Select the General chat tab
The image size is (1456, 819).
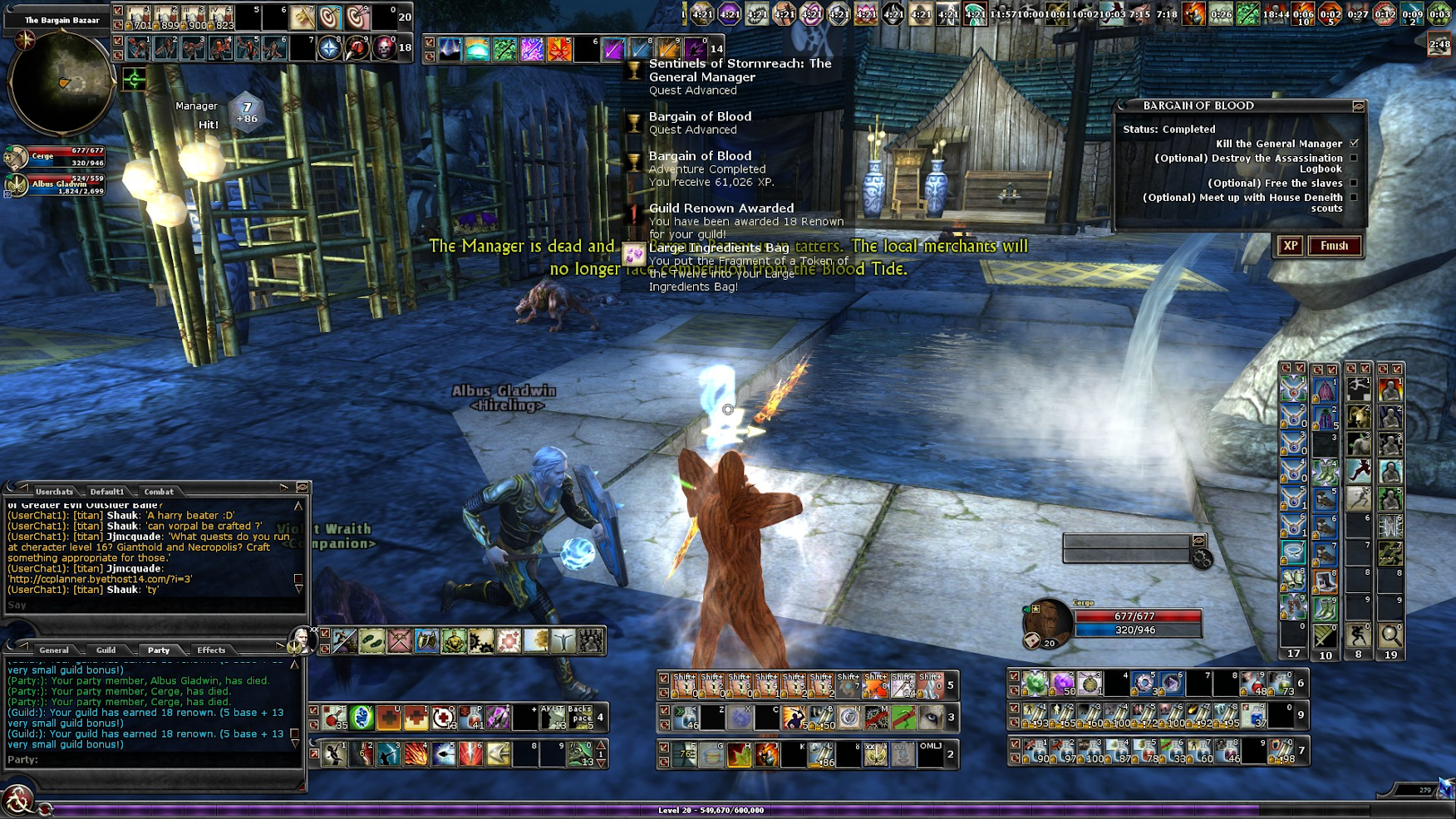pyautogui.click(x=54, y=650)
